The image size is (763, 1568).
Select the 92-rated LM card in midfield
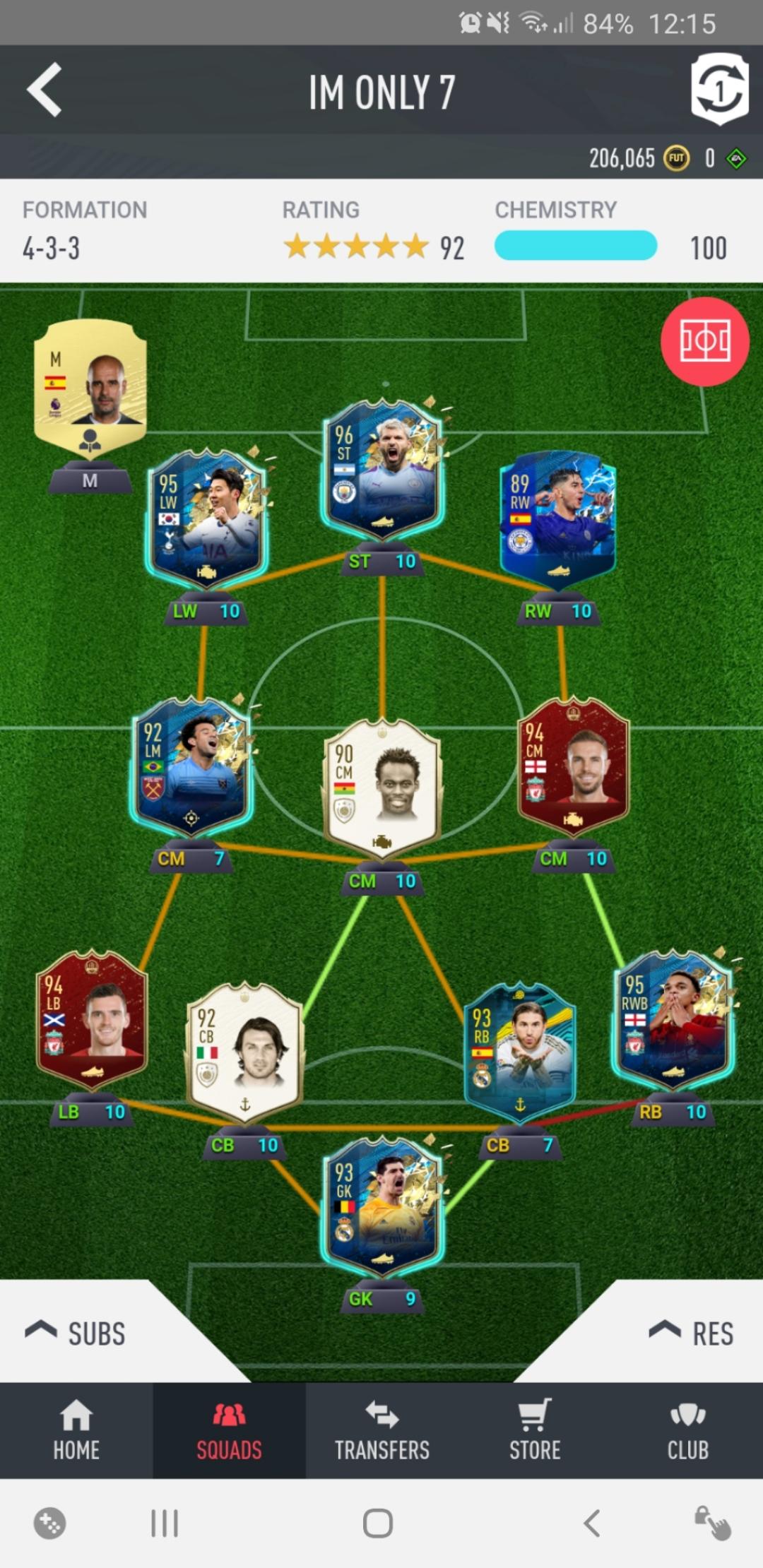[191, 766]
